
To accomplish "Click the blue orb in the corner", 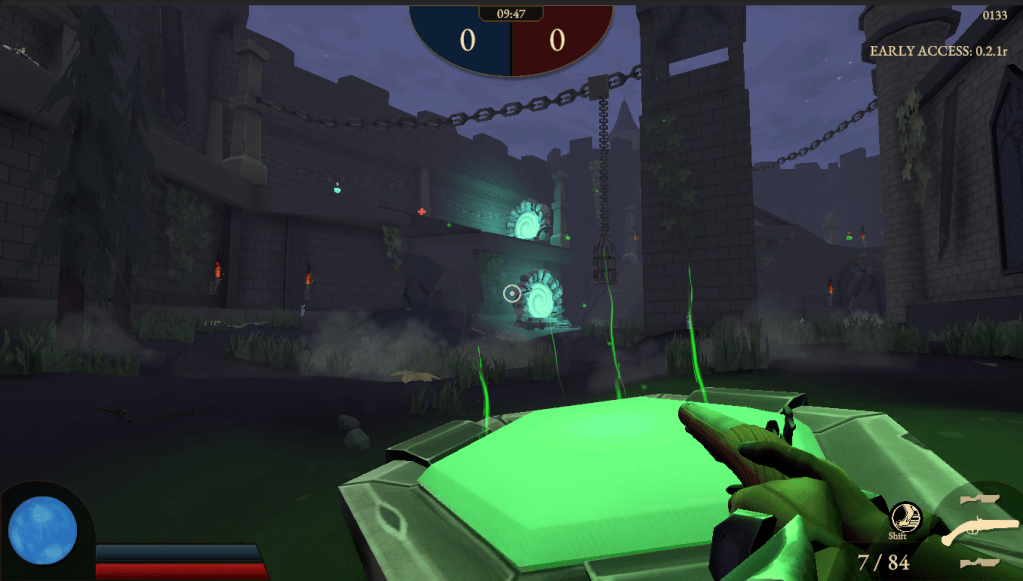I will tap(42, 528).
